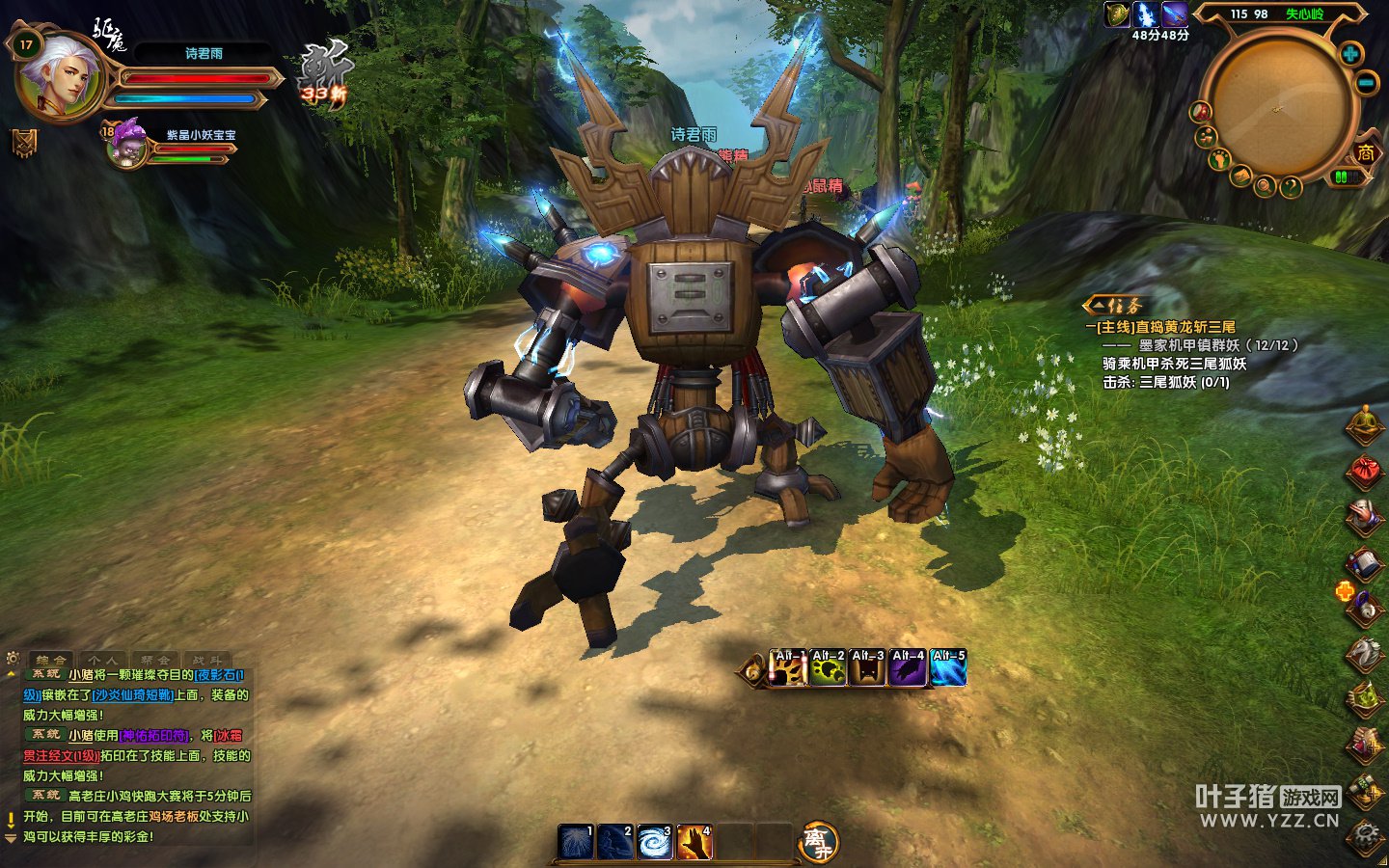Image resolution: width=1389 pixels, height=868 pixels.
Task: Zoom in the minimap with the plus button
Action: click(1350, 54)
